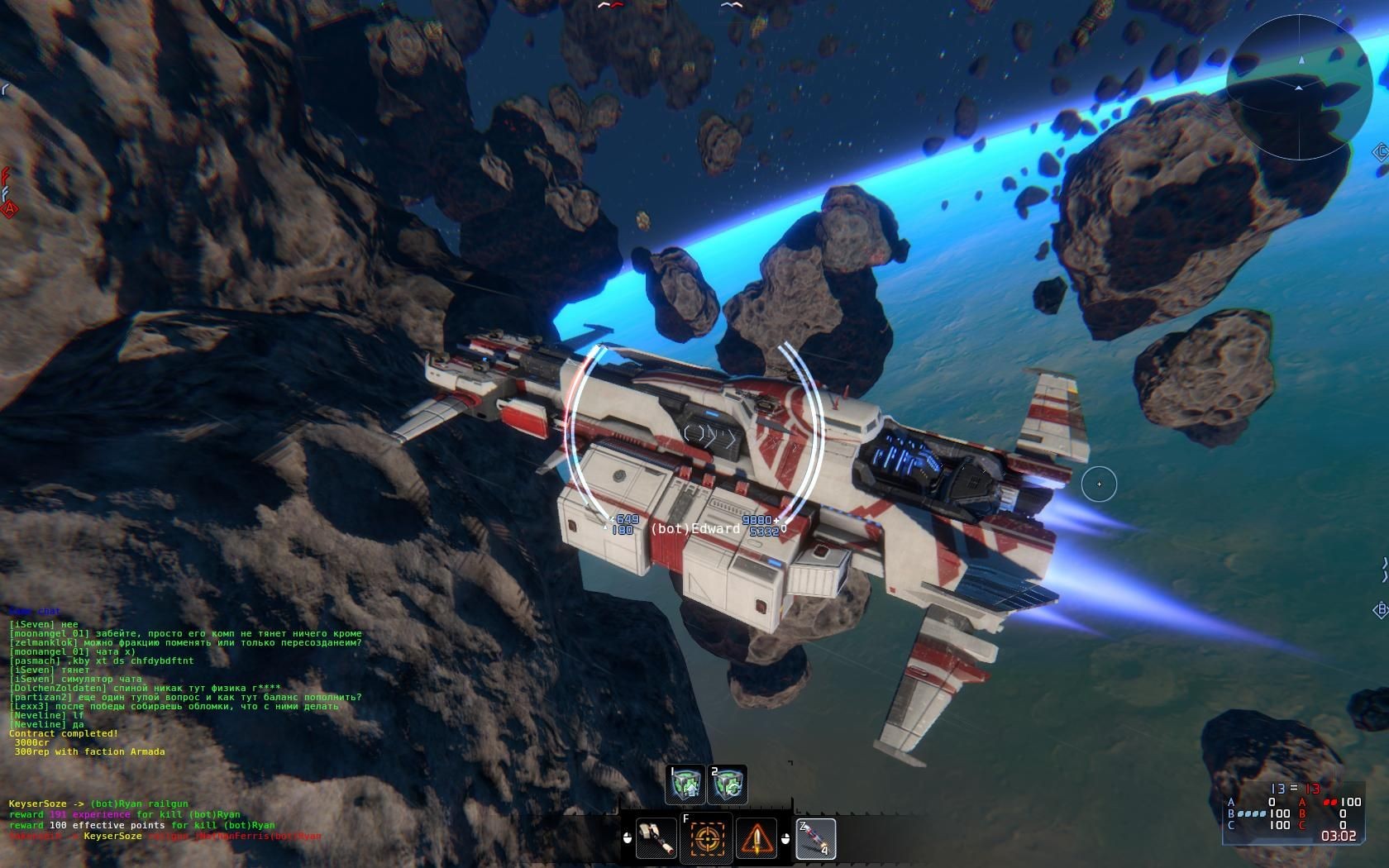Activate the shield boost module in slot 1
This screenshot has width=1389, height=868.
pyautogui.click(x=685, y=785)
